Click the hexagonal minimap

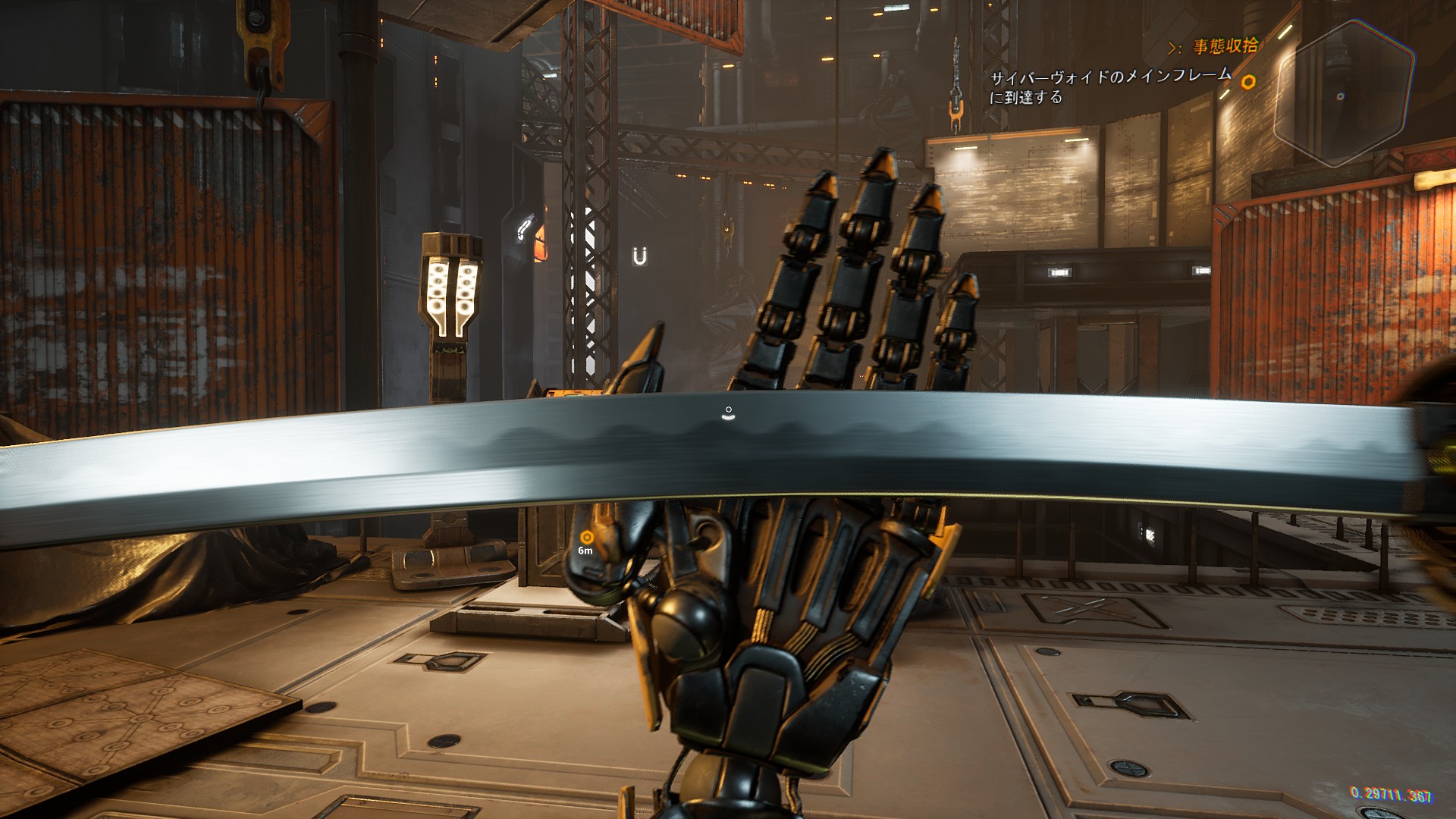1343,93
